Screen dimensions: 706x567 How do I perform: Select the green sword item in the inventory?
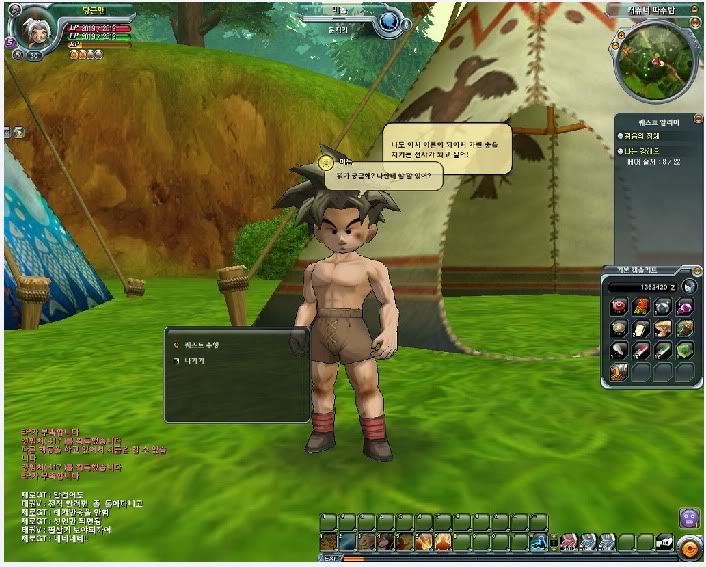(663, 349)
